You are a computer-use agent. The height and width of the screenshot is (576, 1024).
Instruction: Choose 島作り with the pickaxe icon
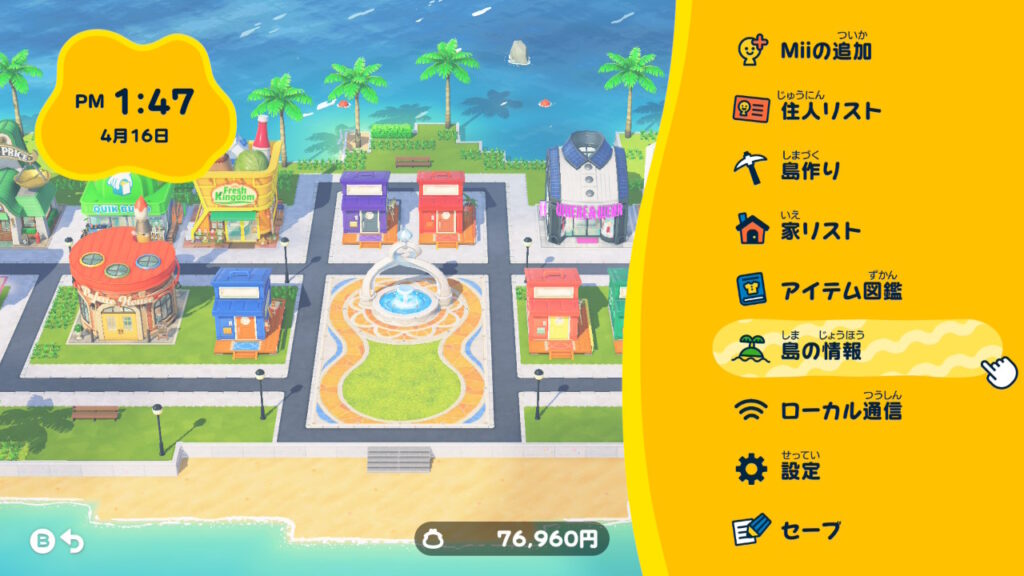[x=809, y=170]
